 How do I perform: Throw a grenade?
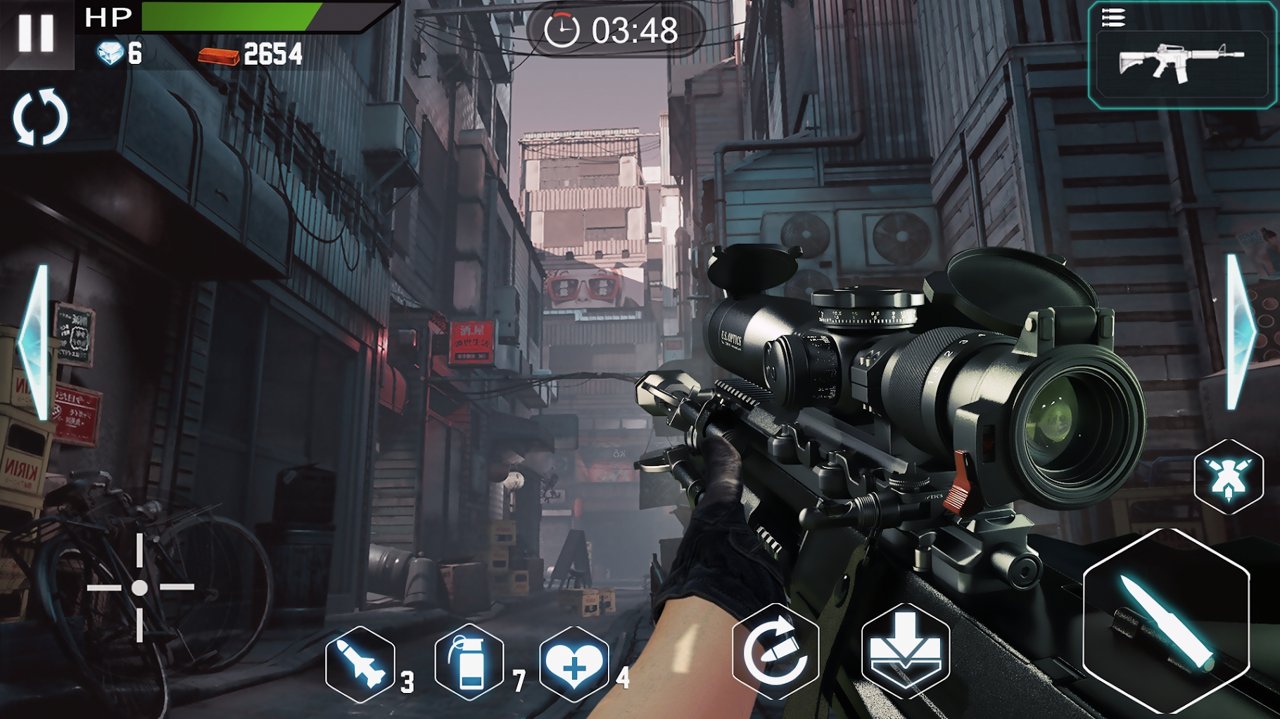coord(469,662)
